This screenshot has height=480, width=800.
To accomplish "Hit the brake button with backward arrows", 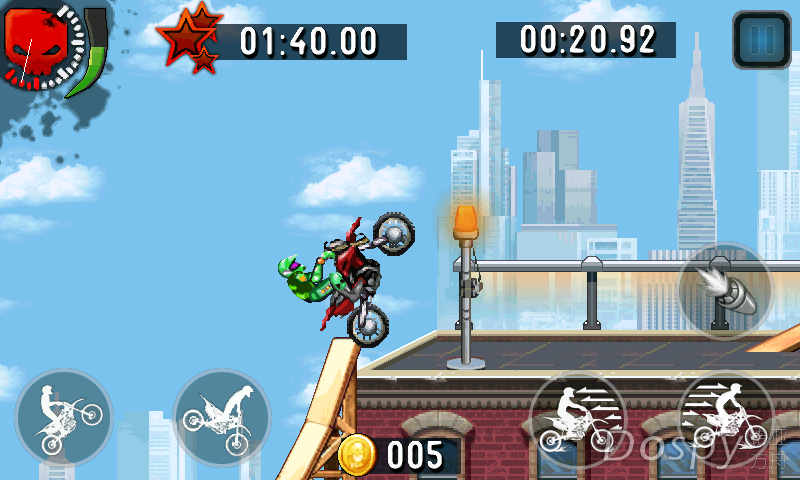I will click(577, 420).
